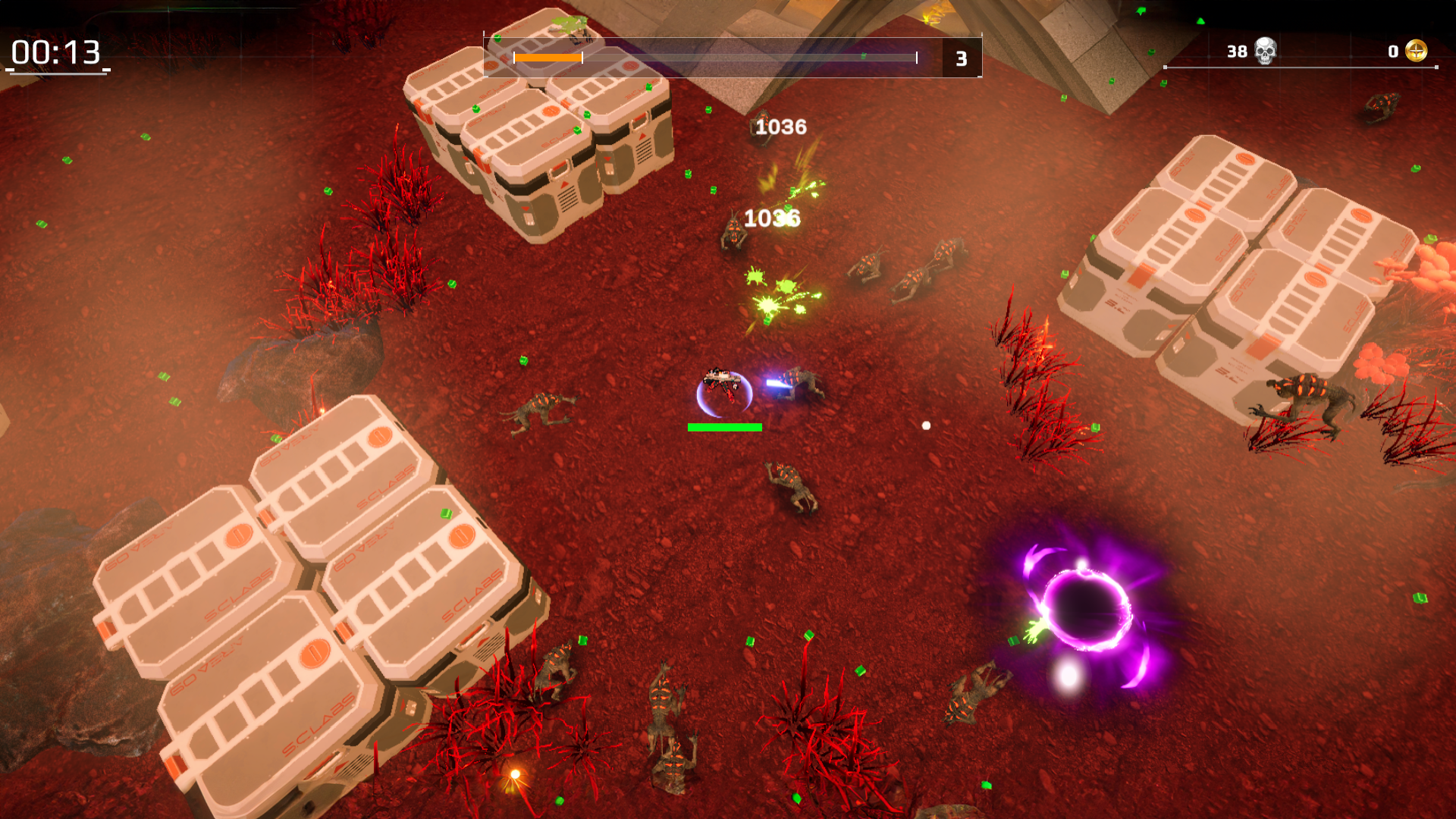The width and height of the screenshot is (1456, 819).
Task: Click the orange glowing flare near bottom crates
Action: click(x=515, y=775)
